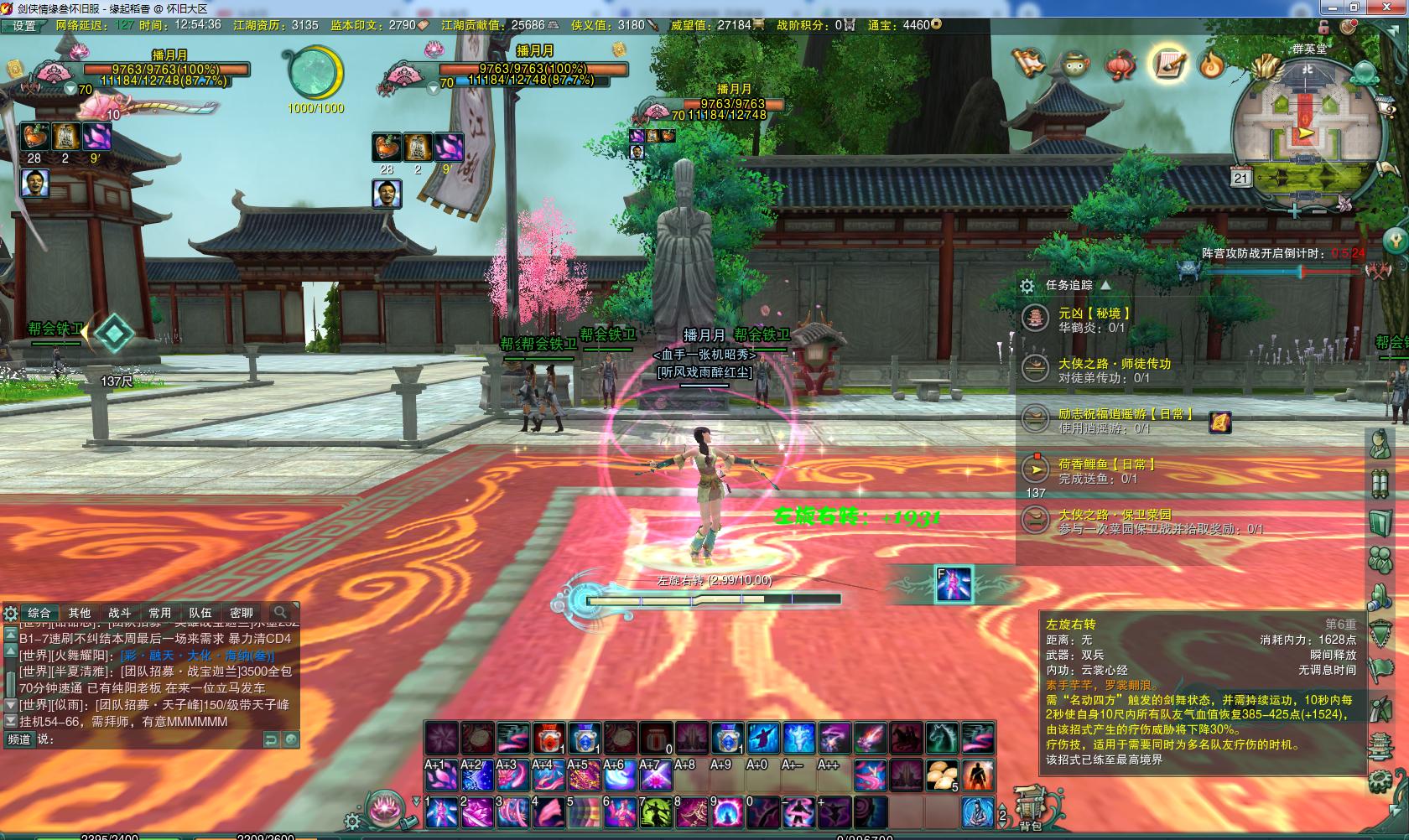This screenshot has width=1409, height=840.
Task: Open the flame icon near minimap
Action: coord(1210,65)
